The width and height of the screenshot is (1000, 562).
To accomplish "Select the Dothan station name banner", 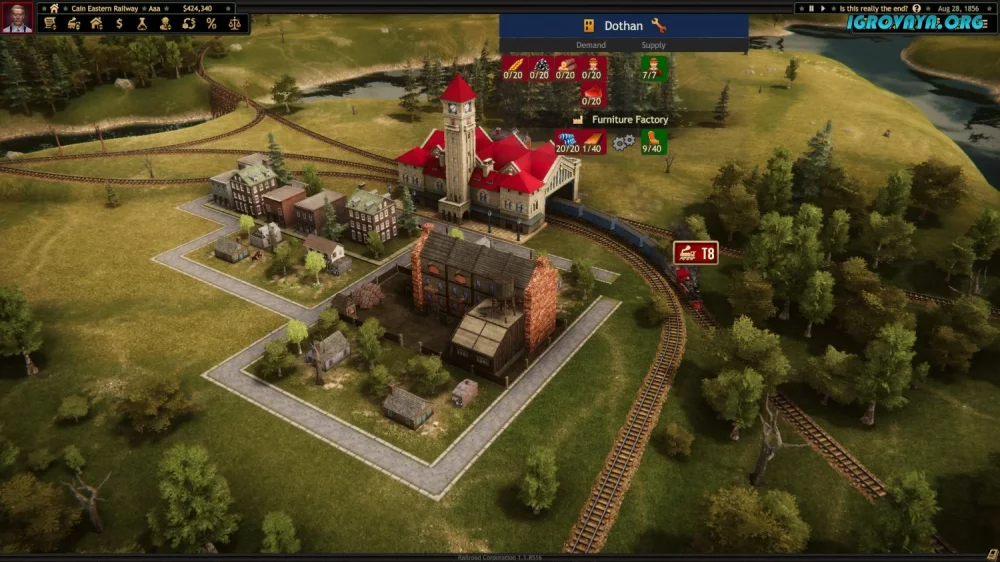I will pyautogui.click(x=623, y=25).
